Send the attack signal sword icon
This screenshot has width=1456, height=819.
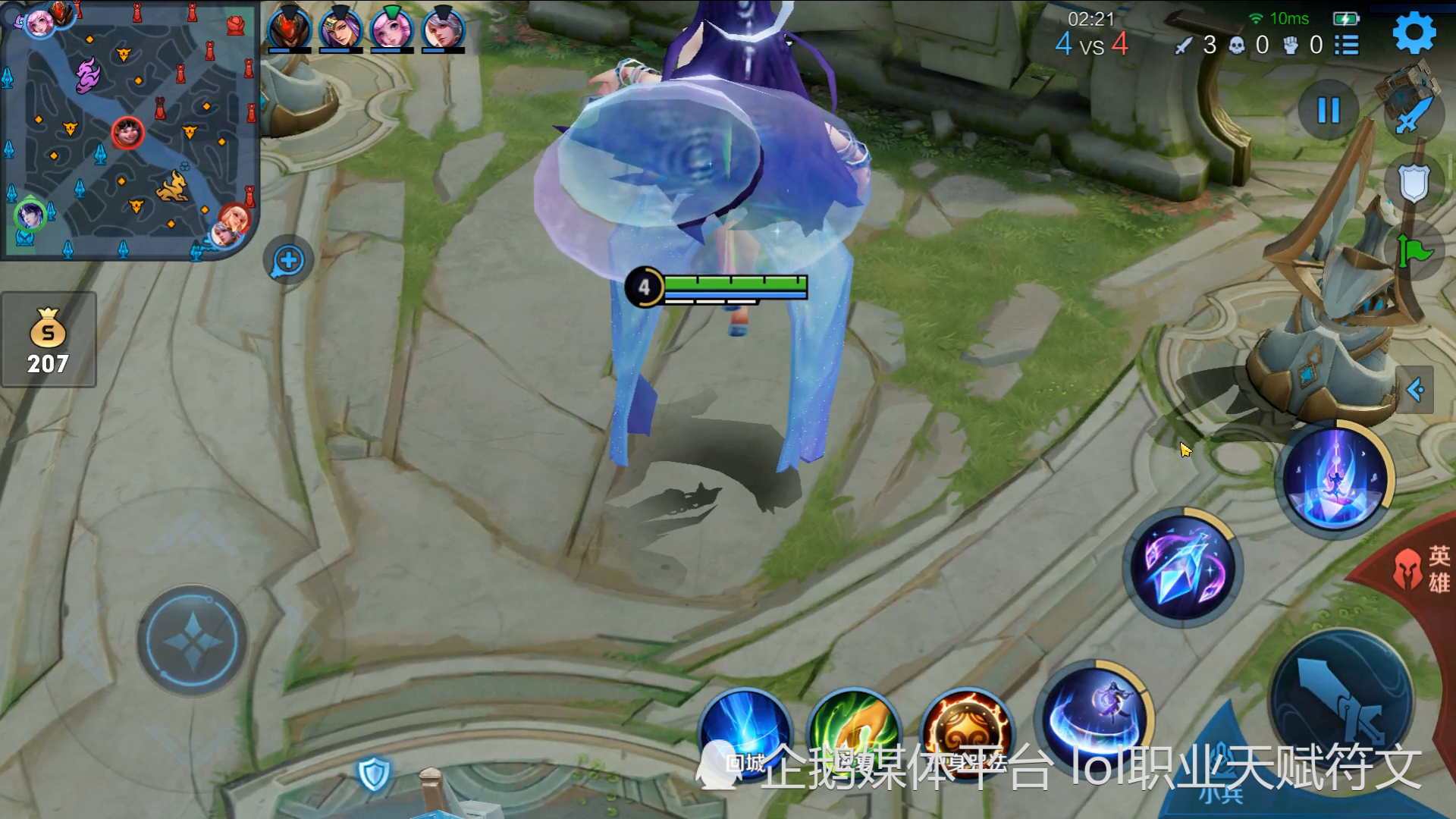(1413, 114)
